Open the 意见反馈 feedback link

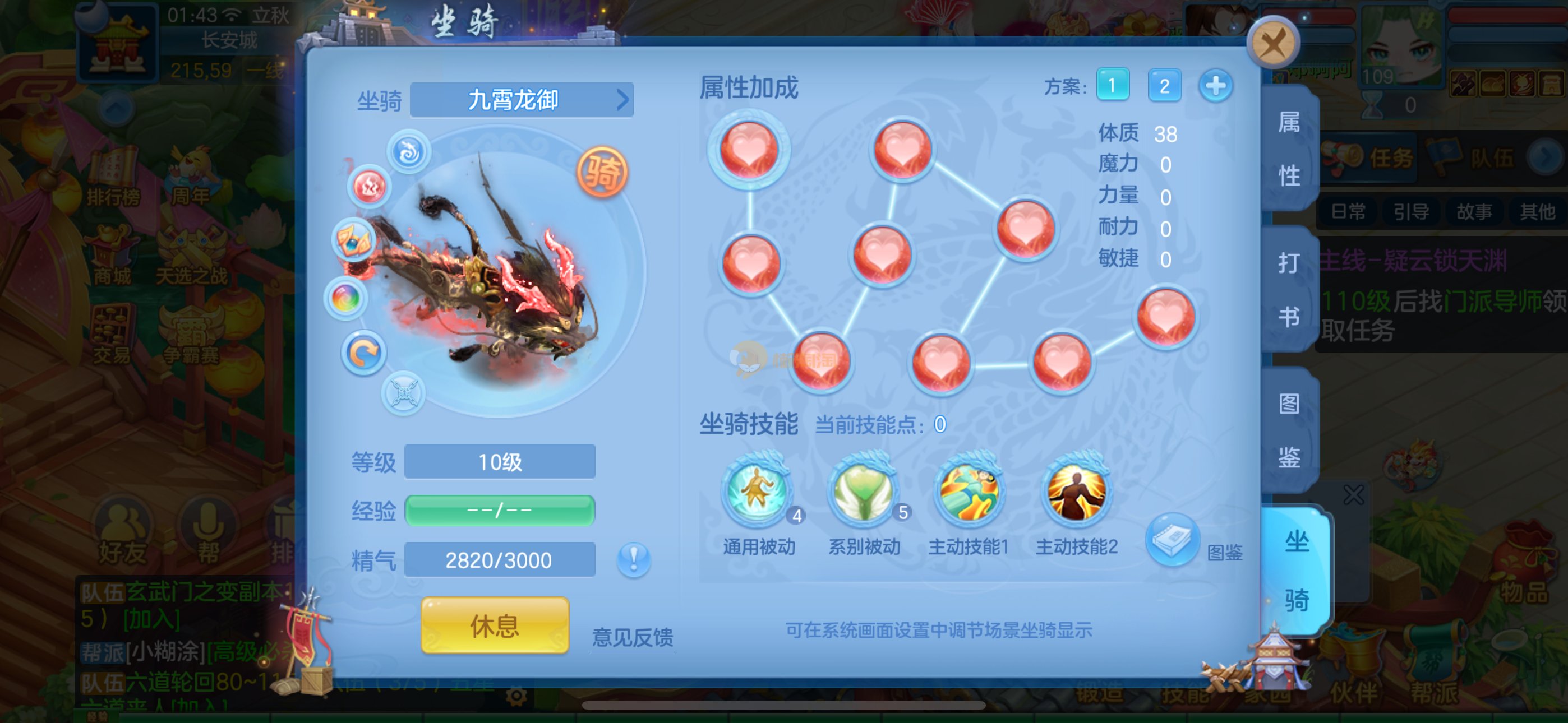pyautogui.click(x=633, y=637)
